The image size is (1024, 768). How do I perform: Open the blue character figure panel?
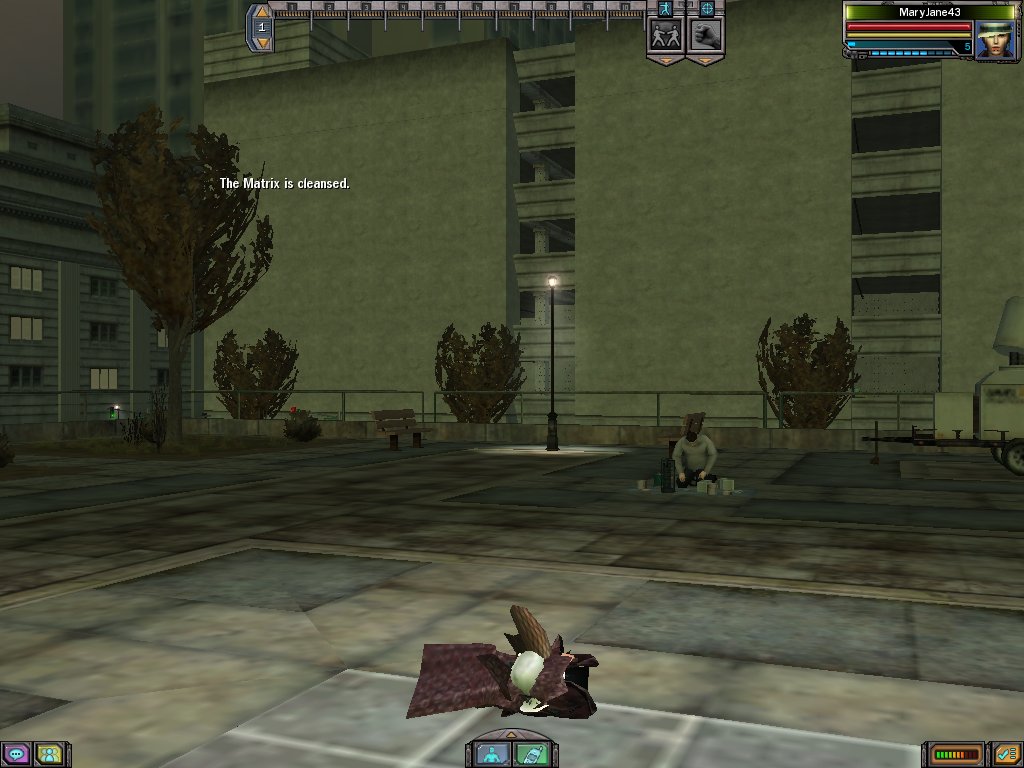[x=491, y=754]
